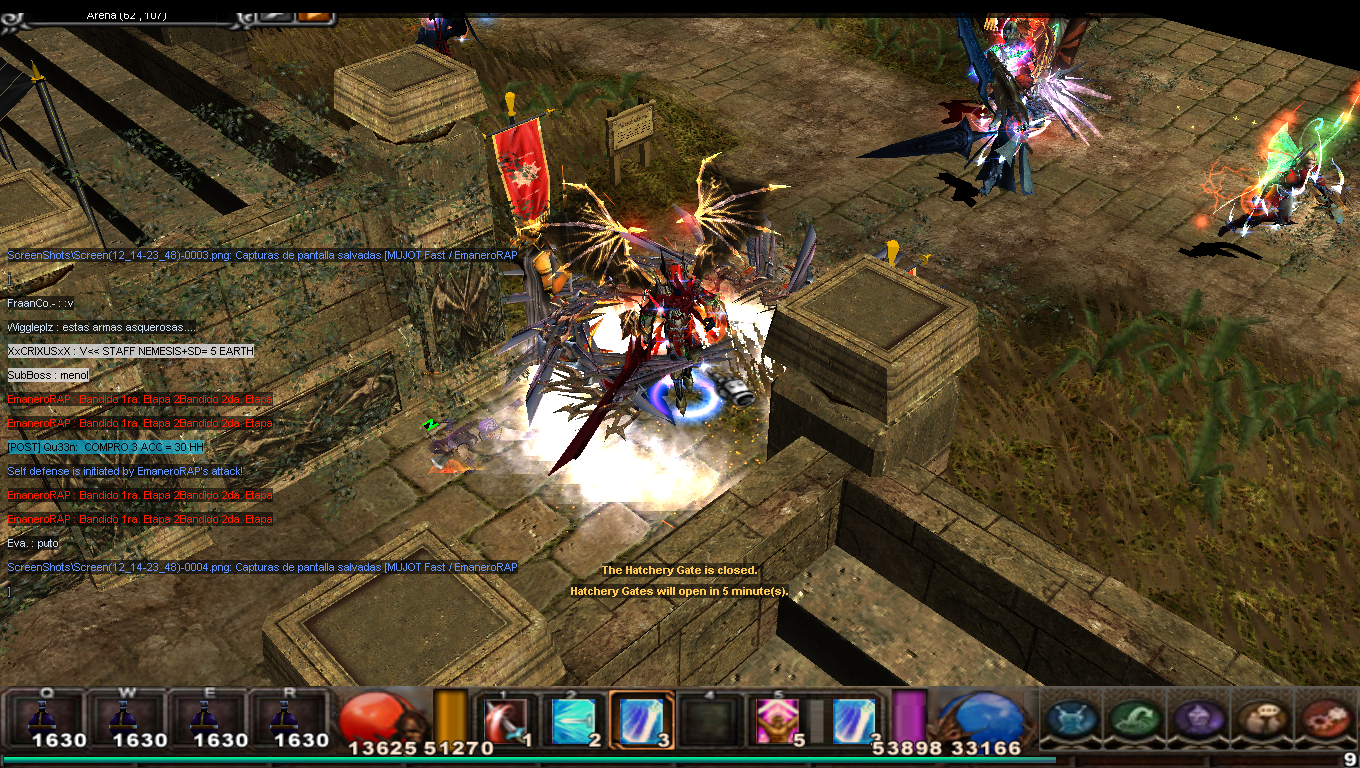Click the [POST] Qu33n chat message

tap(105, 447)
